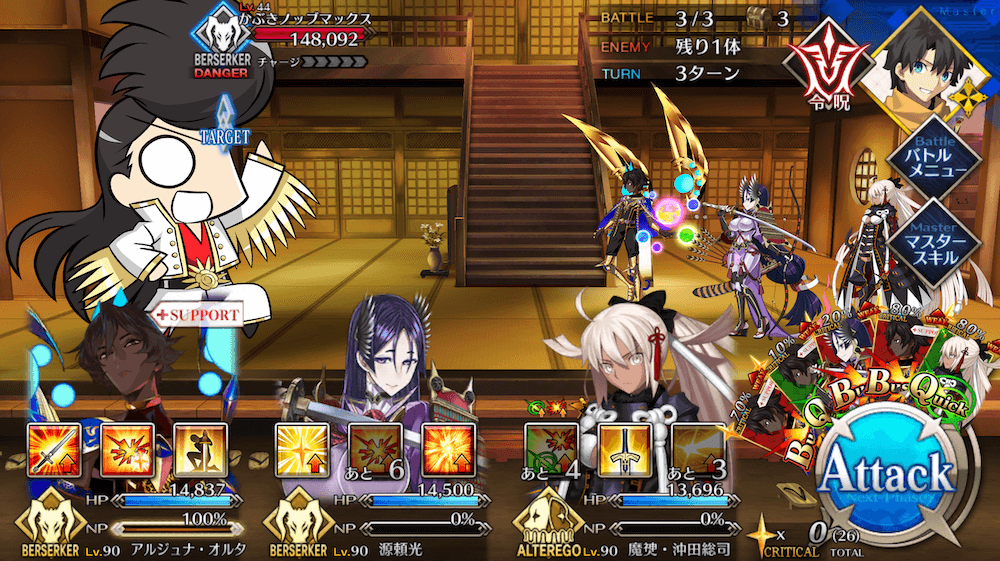Viewport: 1000px width, 561px height.
Task: Activate Arjuna Alter's sword attack-up skill
Action: (50, 449)
